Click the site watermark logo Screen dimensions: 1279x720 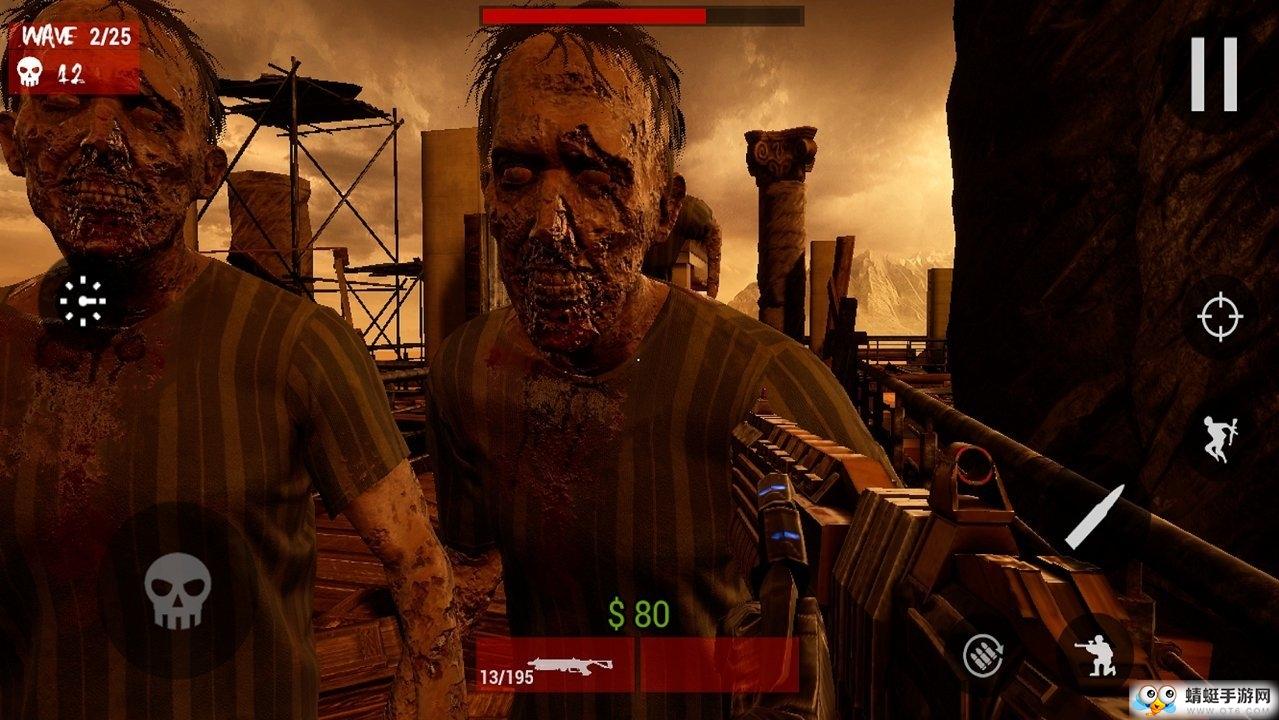tap(1205, 696)
